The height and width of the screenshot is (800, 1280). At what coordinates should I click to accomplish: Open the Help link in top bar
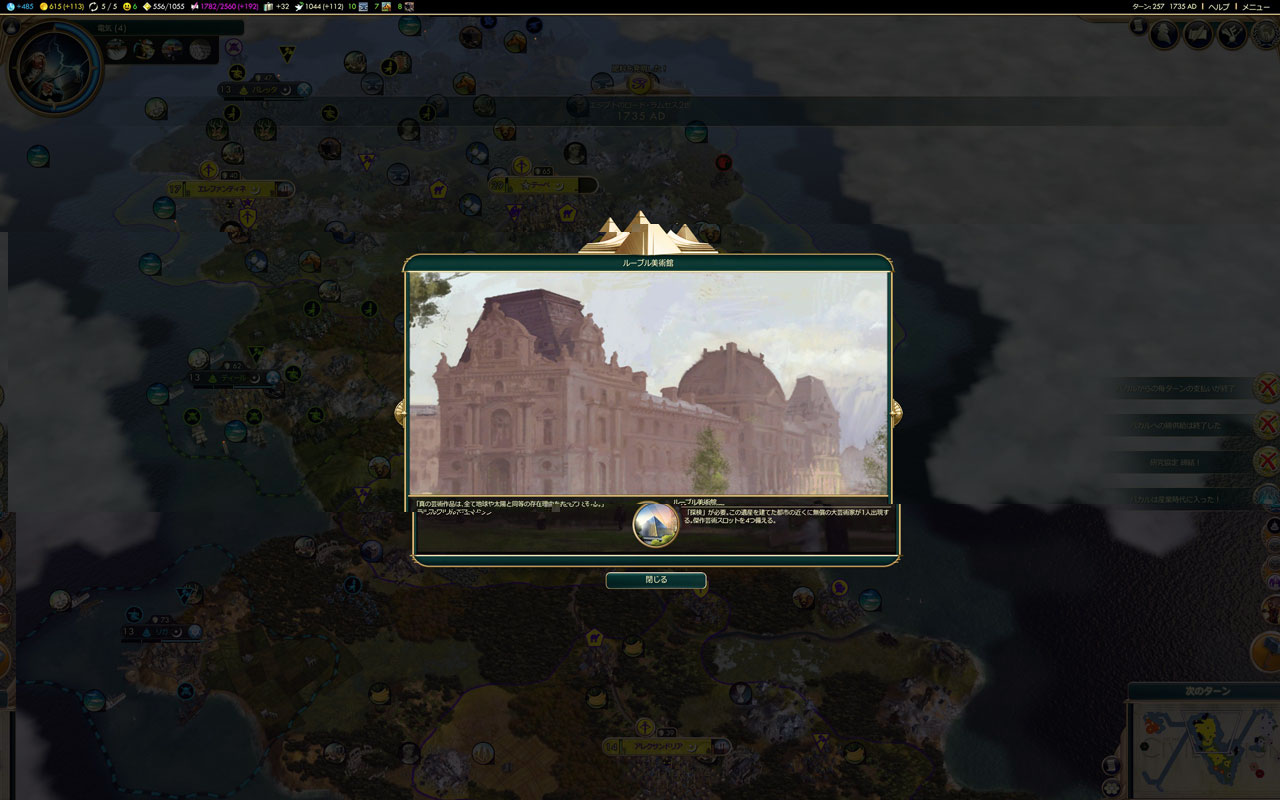[x=1219, y=6]
